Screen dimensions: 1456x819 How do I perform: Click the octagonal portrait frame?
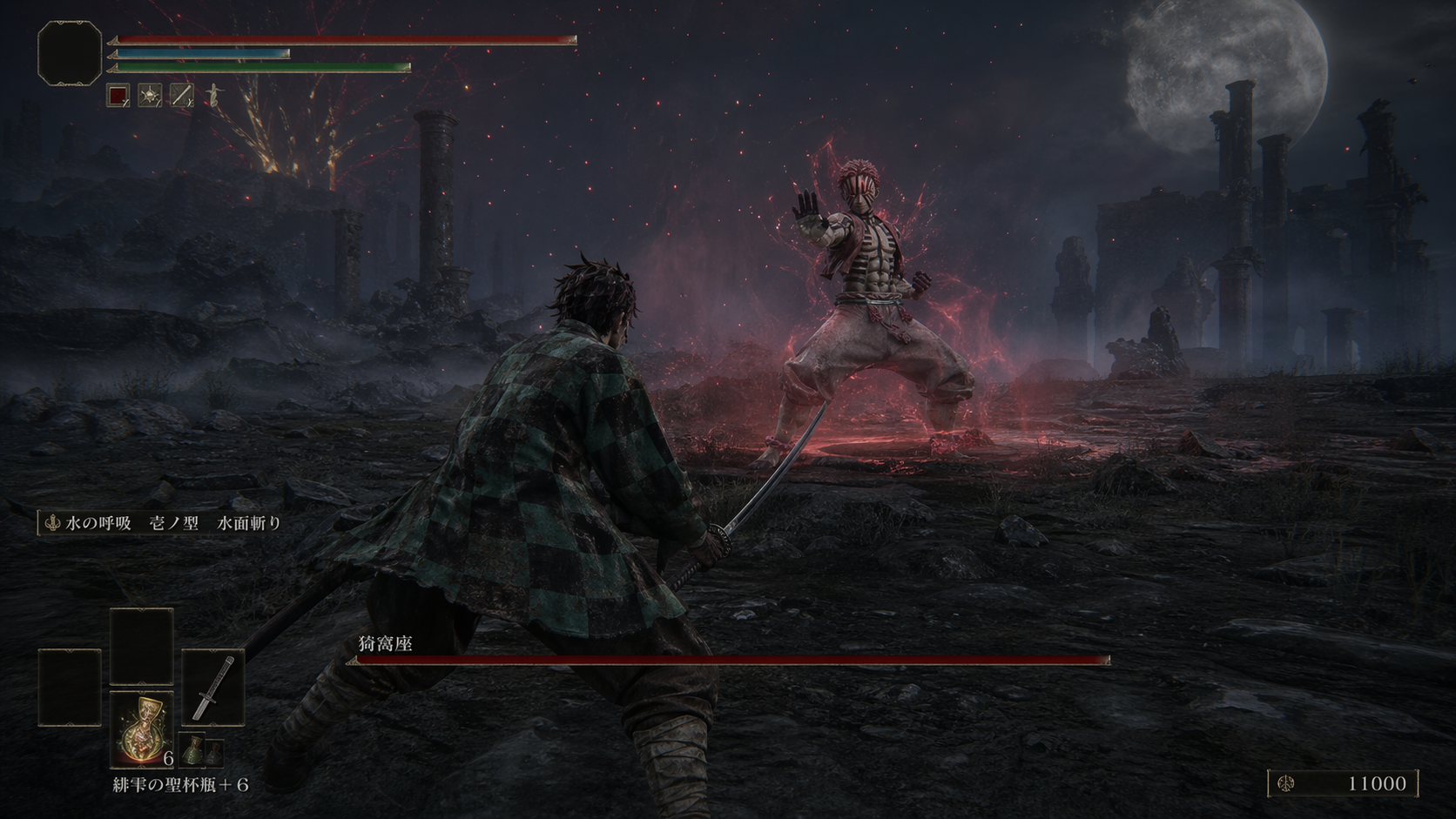click(x=70, y=54)
